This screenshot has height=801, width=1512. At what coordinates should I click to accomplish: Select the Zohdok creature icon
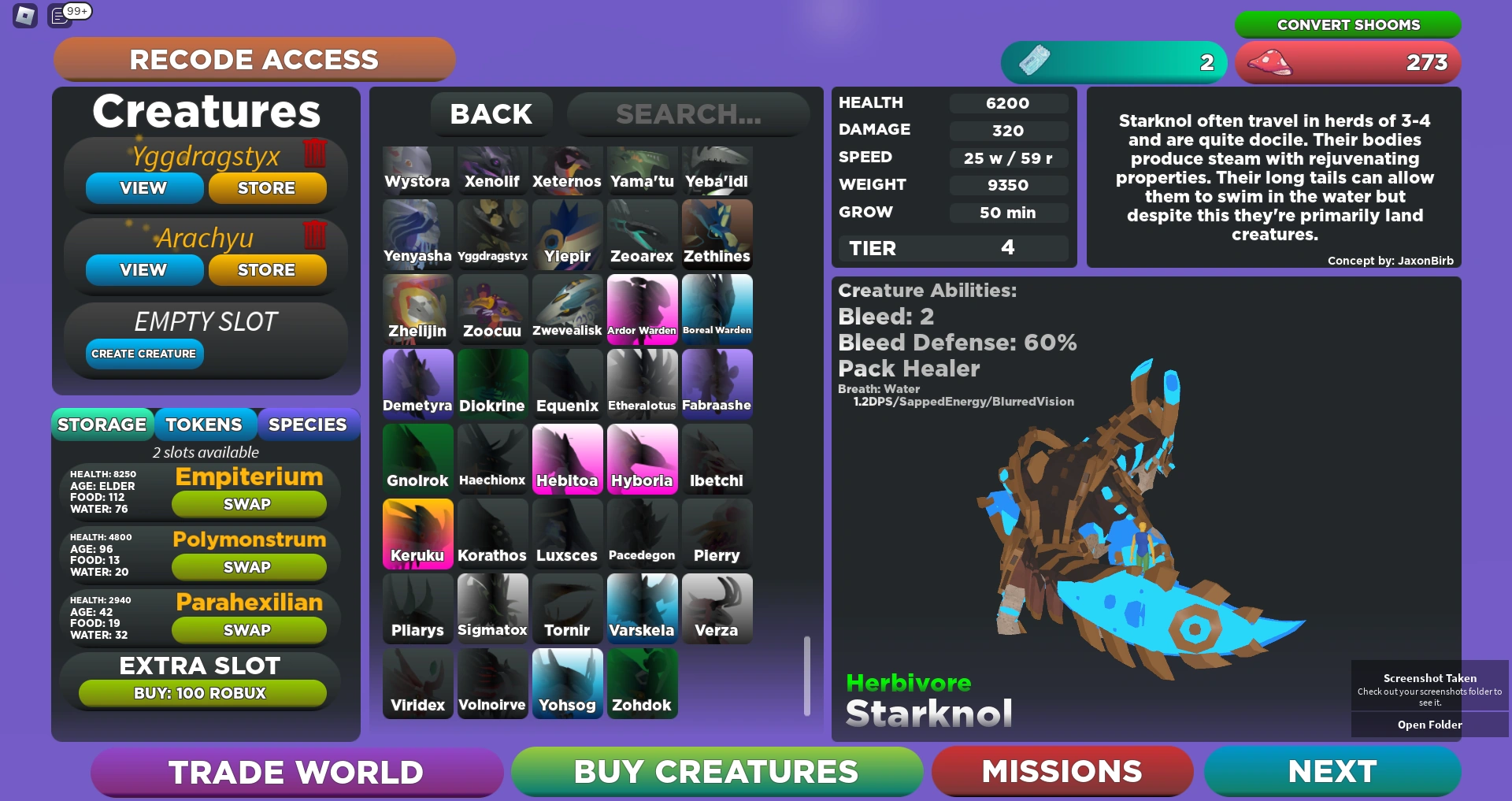pyautogui.click(x=642, y=683)
